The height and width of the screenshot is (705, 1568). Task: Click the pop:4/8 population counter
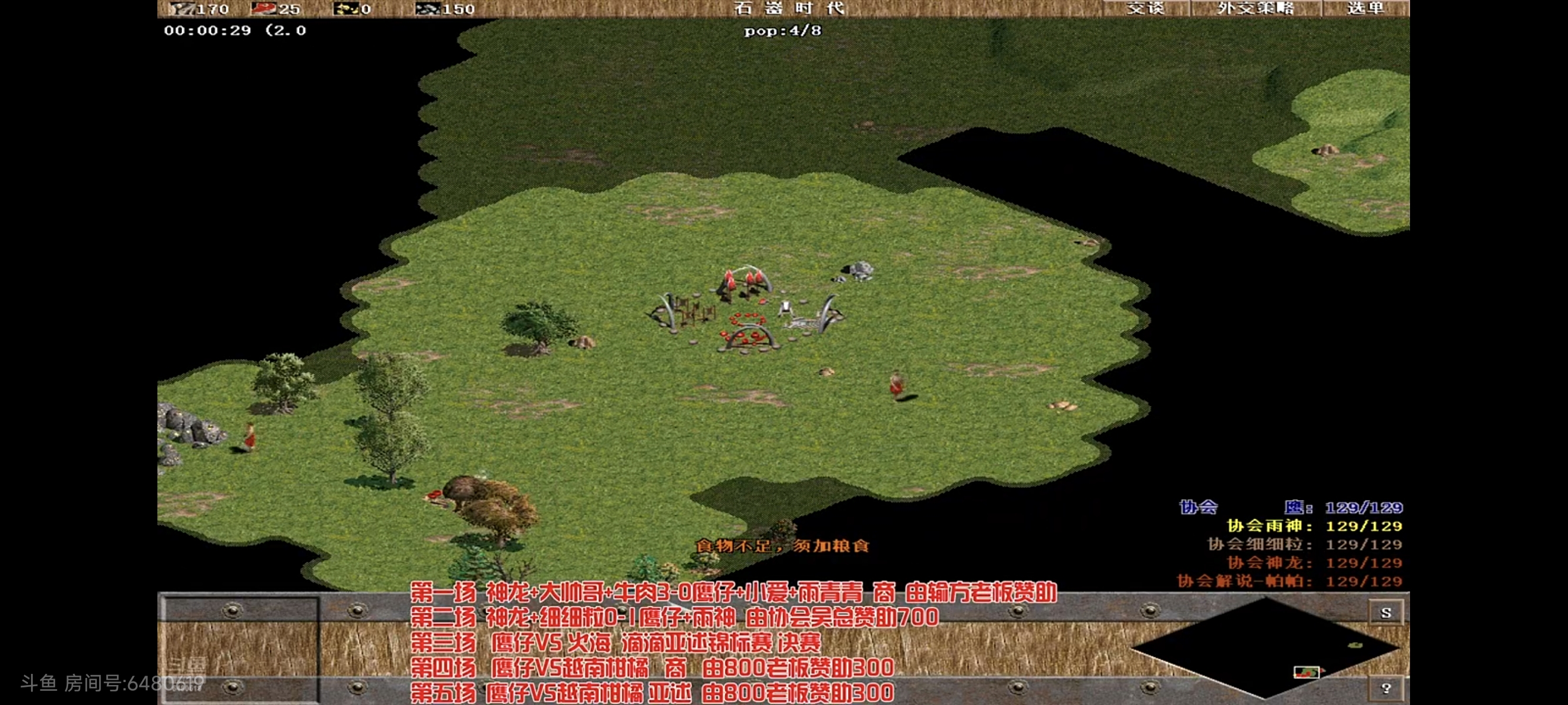[782, 31]
